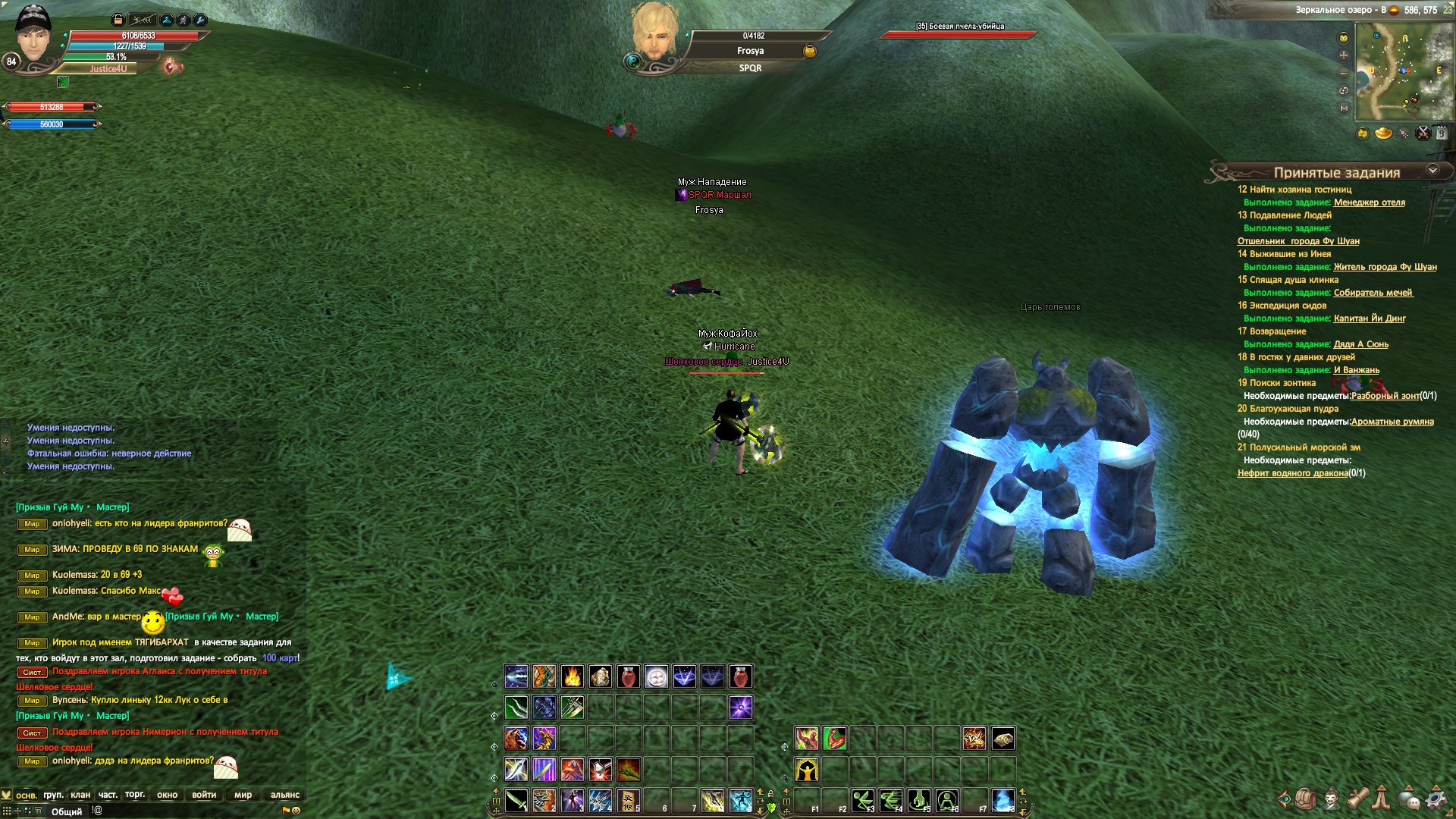Activate the green sword skill in slot 1

[x=516, y=800]
